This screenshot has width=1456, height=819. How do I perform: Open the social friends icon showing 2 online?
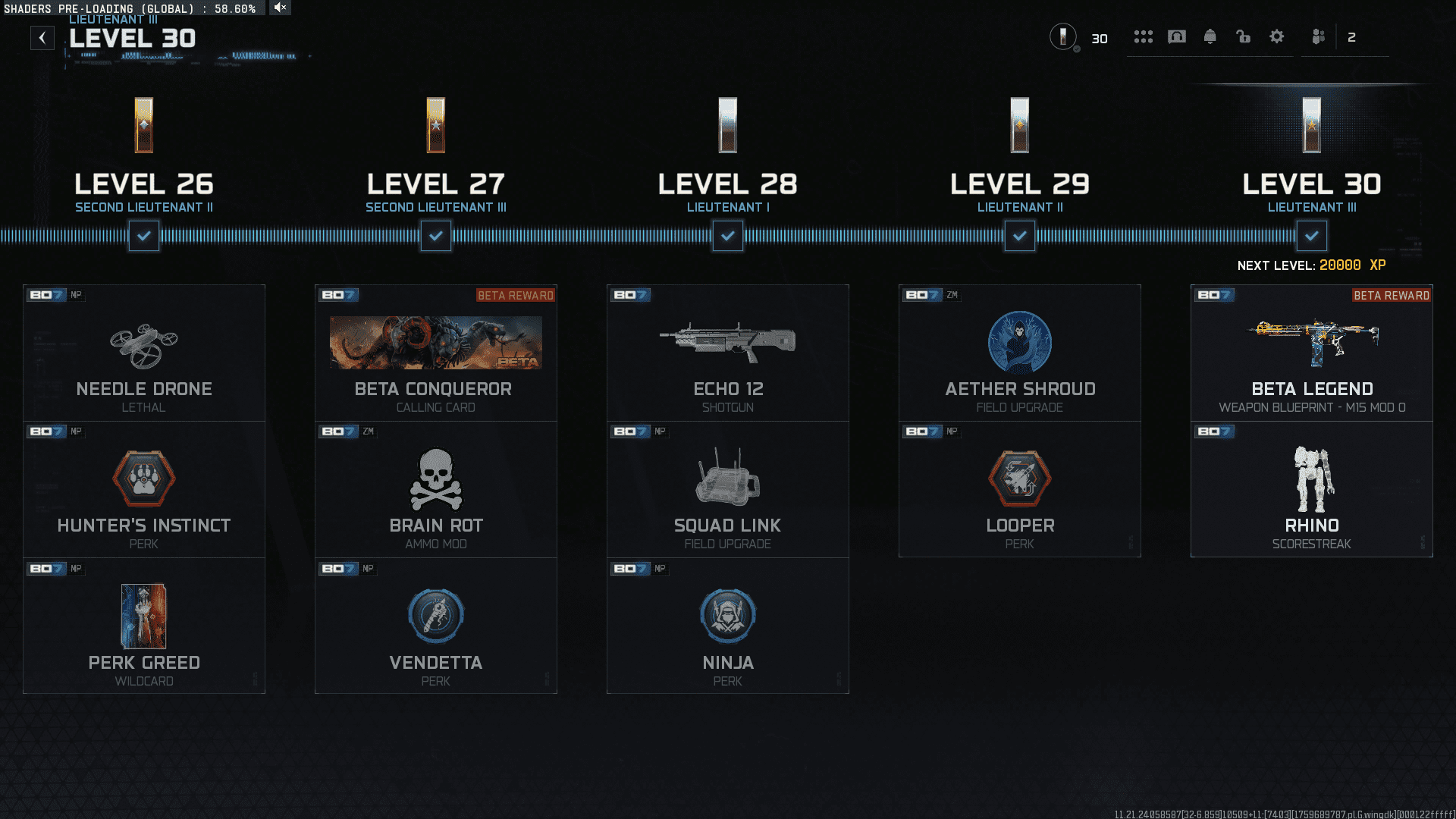click(x=1317, y=36)
